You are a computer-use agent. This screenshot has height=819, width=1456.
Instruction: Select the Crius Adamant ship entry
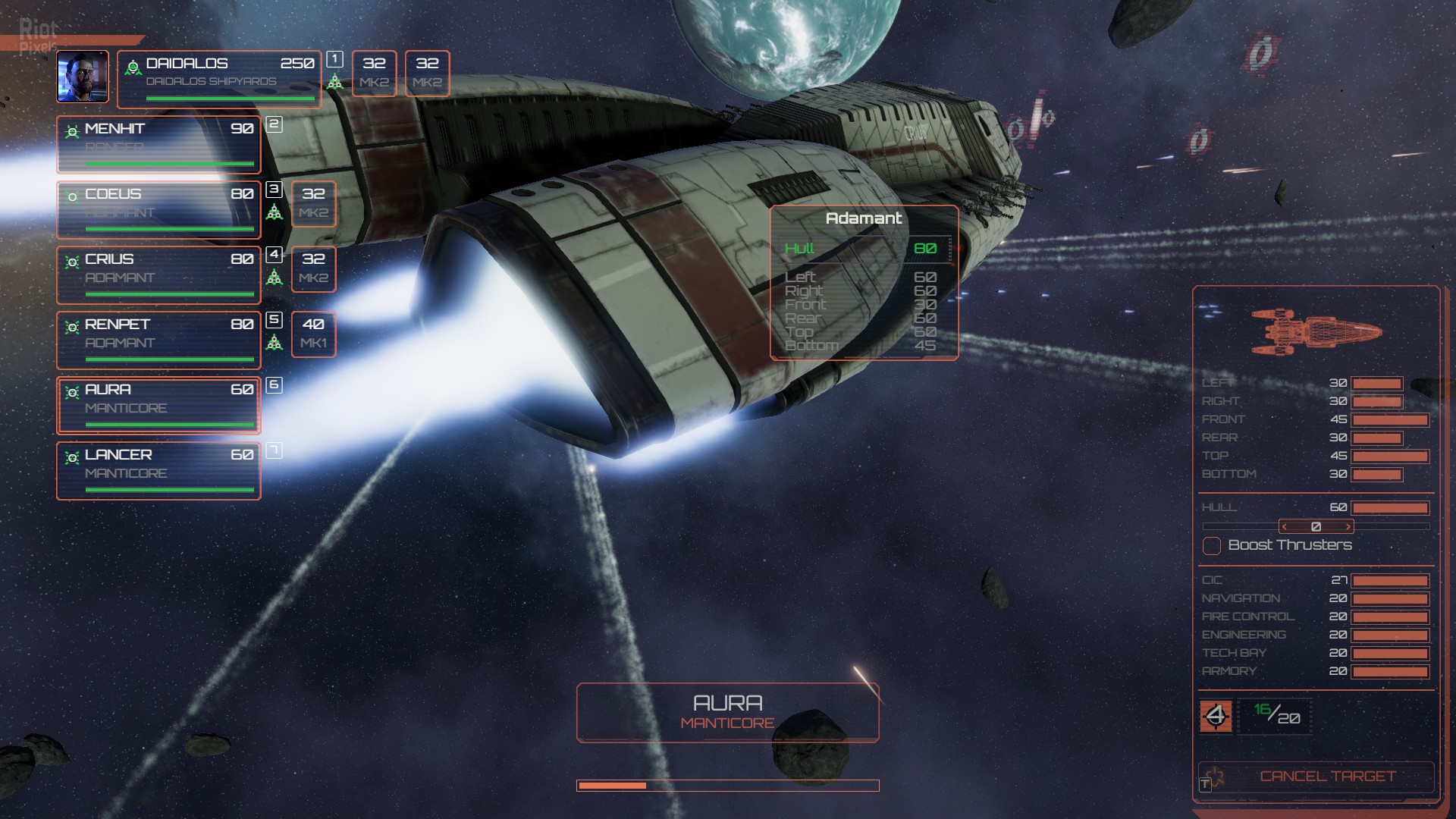click(x=158, y=275)
